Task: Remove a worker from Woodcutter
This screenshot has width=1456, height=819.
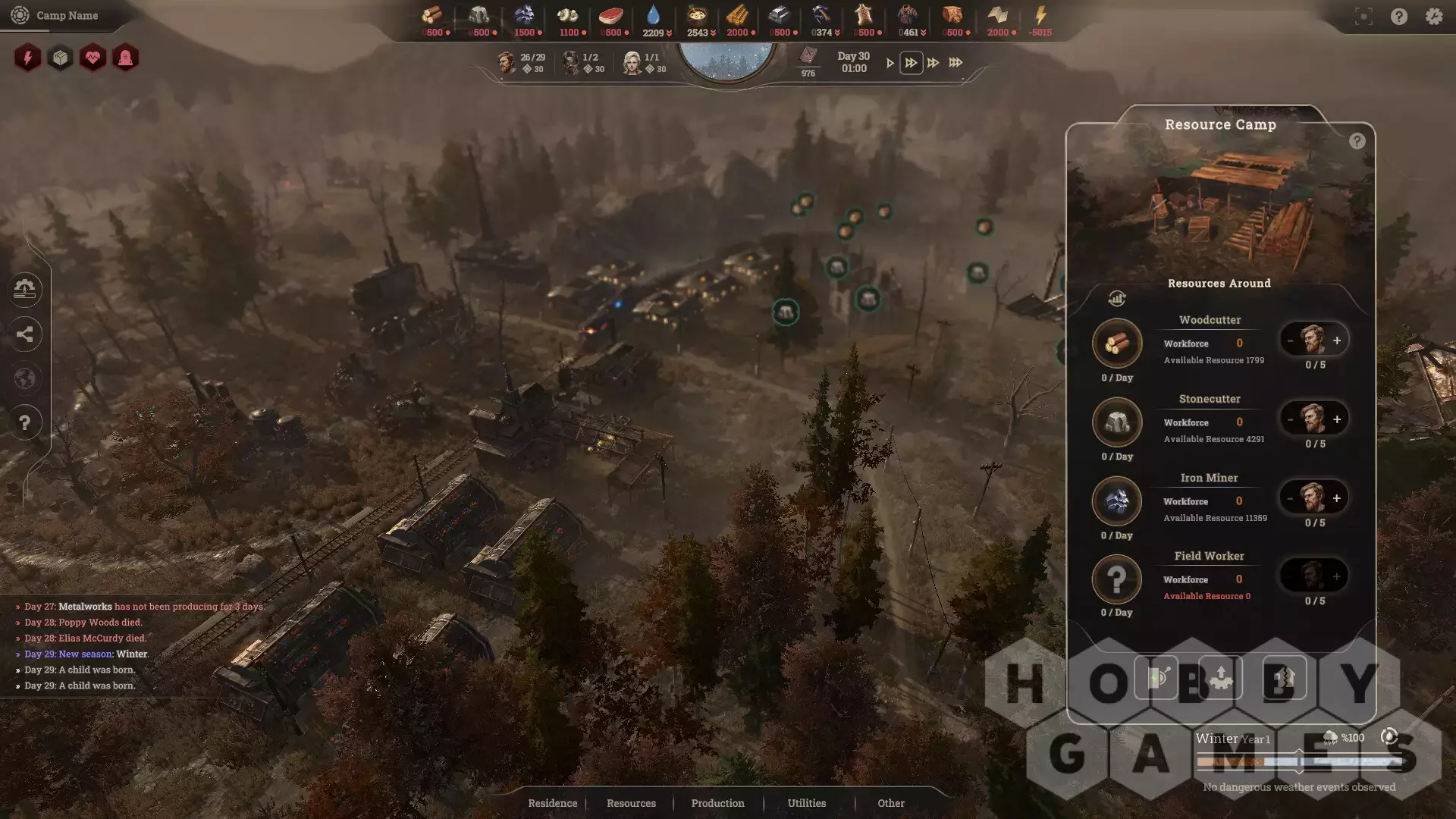Action: click(x=1290, y=340)
